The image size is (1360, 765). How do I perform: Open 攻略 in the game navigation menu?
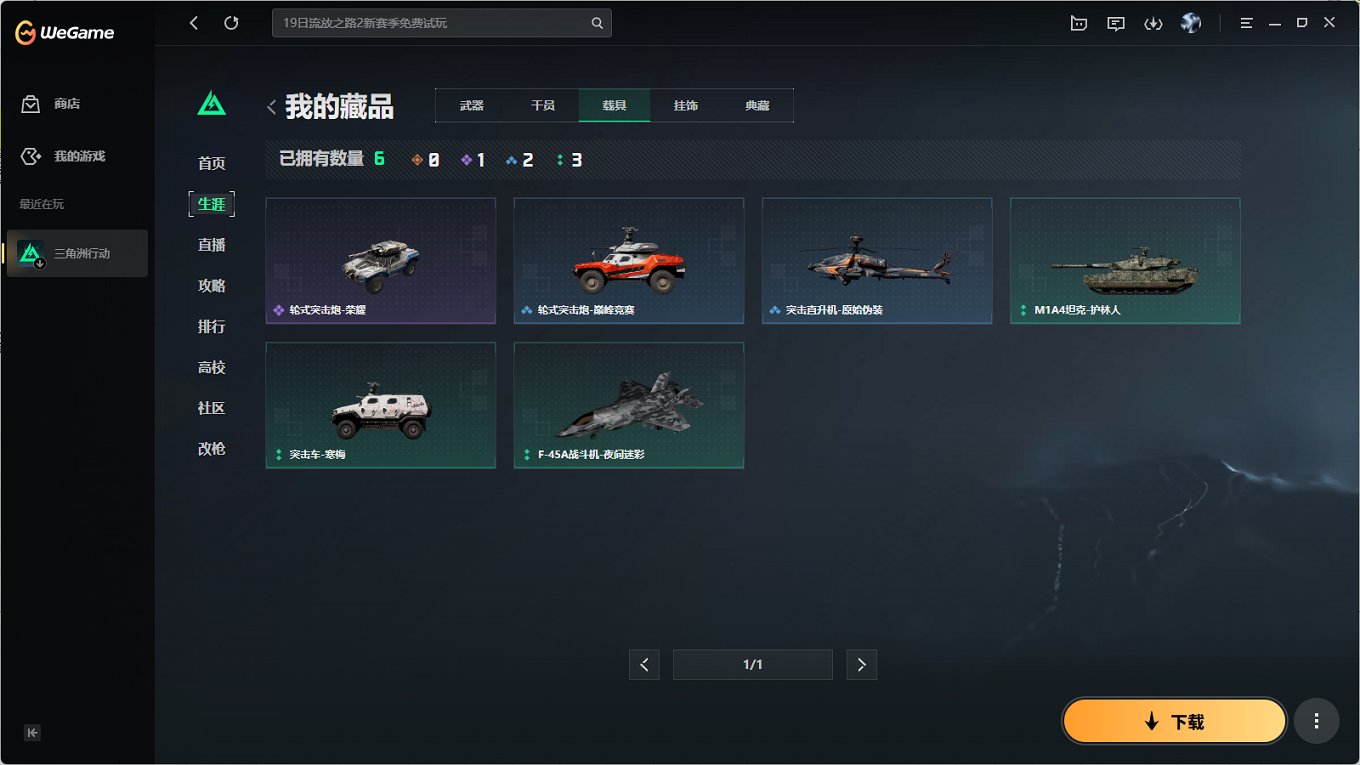211,285
